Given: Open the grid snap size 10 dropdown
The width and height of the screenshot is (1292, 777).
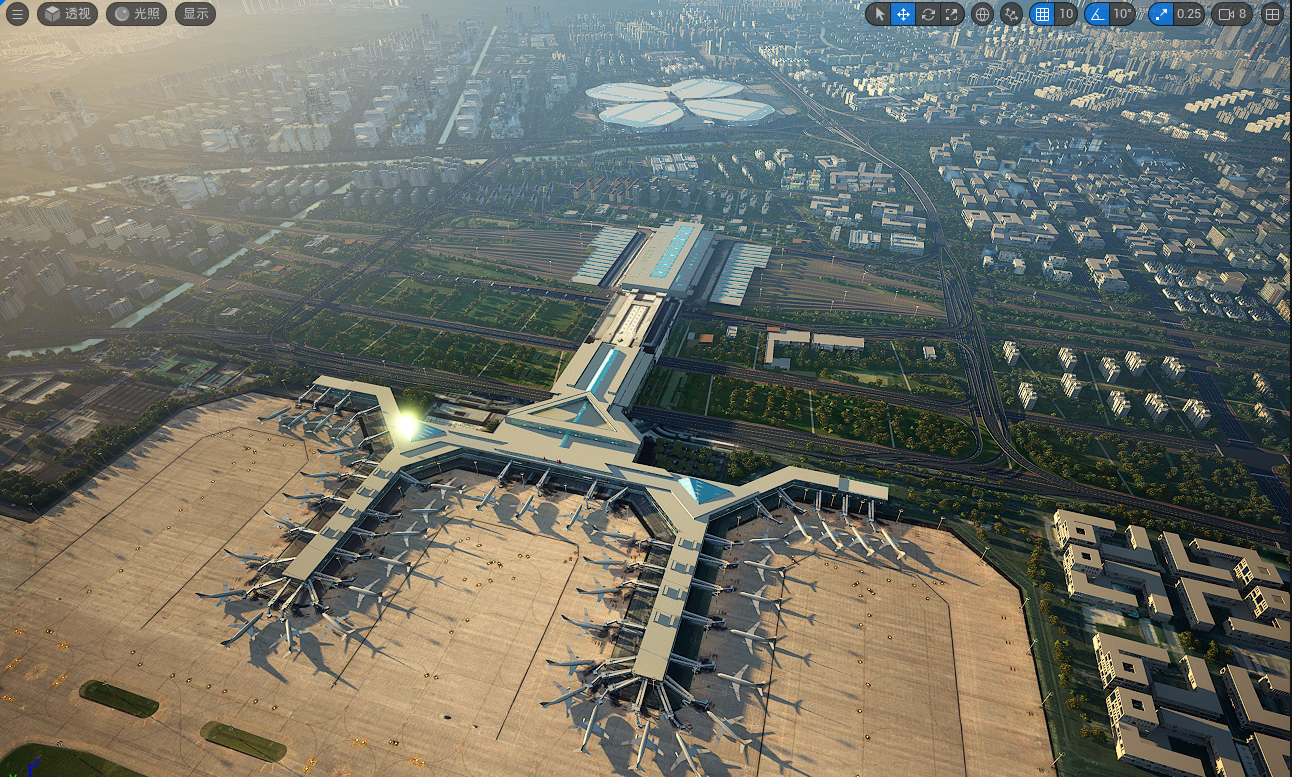Looking at the screenshot, I should click(1066, 14).
